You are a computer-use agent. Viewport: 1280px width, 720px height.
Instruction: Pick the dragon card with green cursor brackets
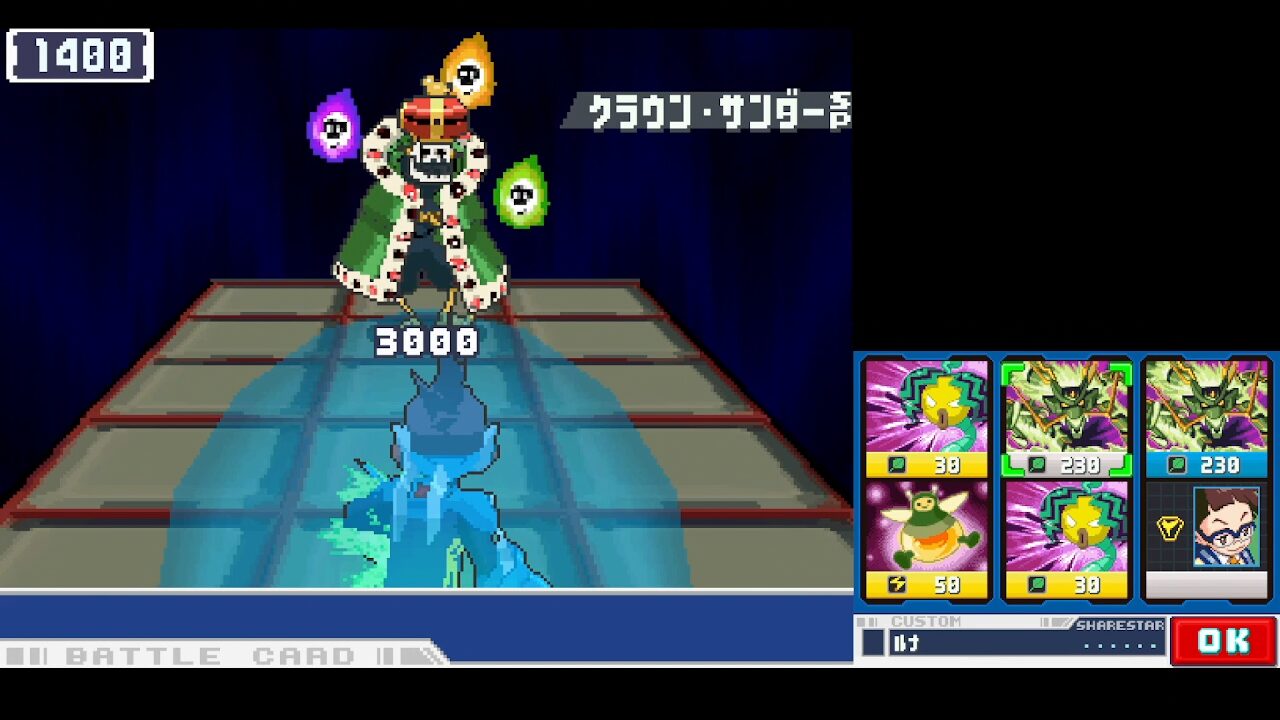1066,419
